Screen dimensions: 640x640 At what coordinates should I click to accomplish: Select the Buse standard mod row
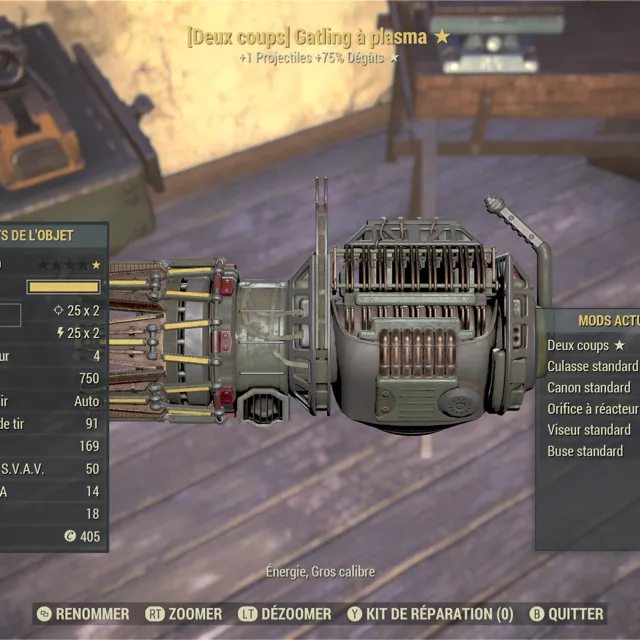click(585, 451)
